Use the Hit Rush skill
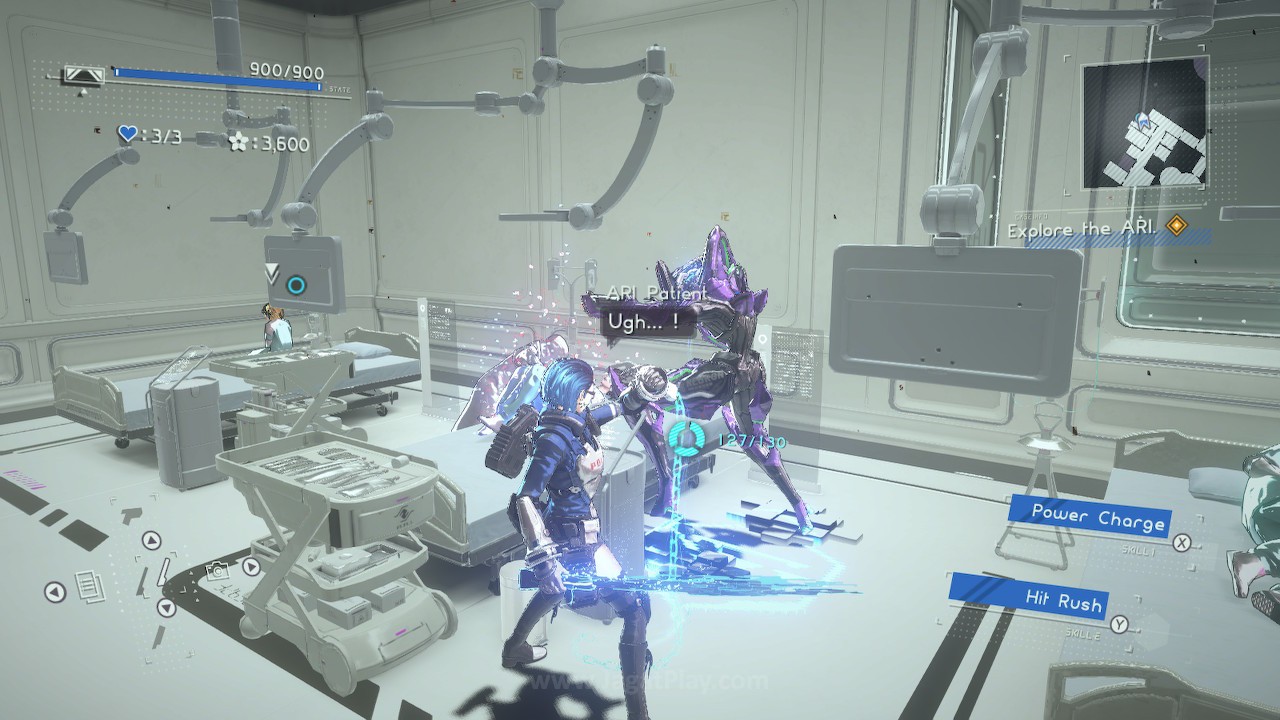 [x=1063, y=600]
